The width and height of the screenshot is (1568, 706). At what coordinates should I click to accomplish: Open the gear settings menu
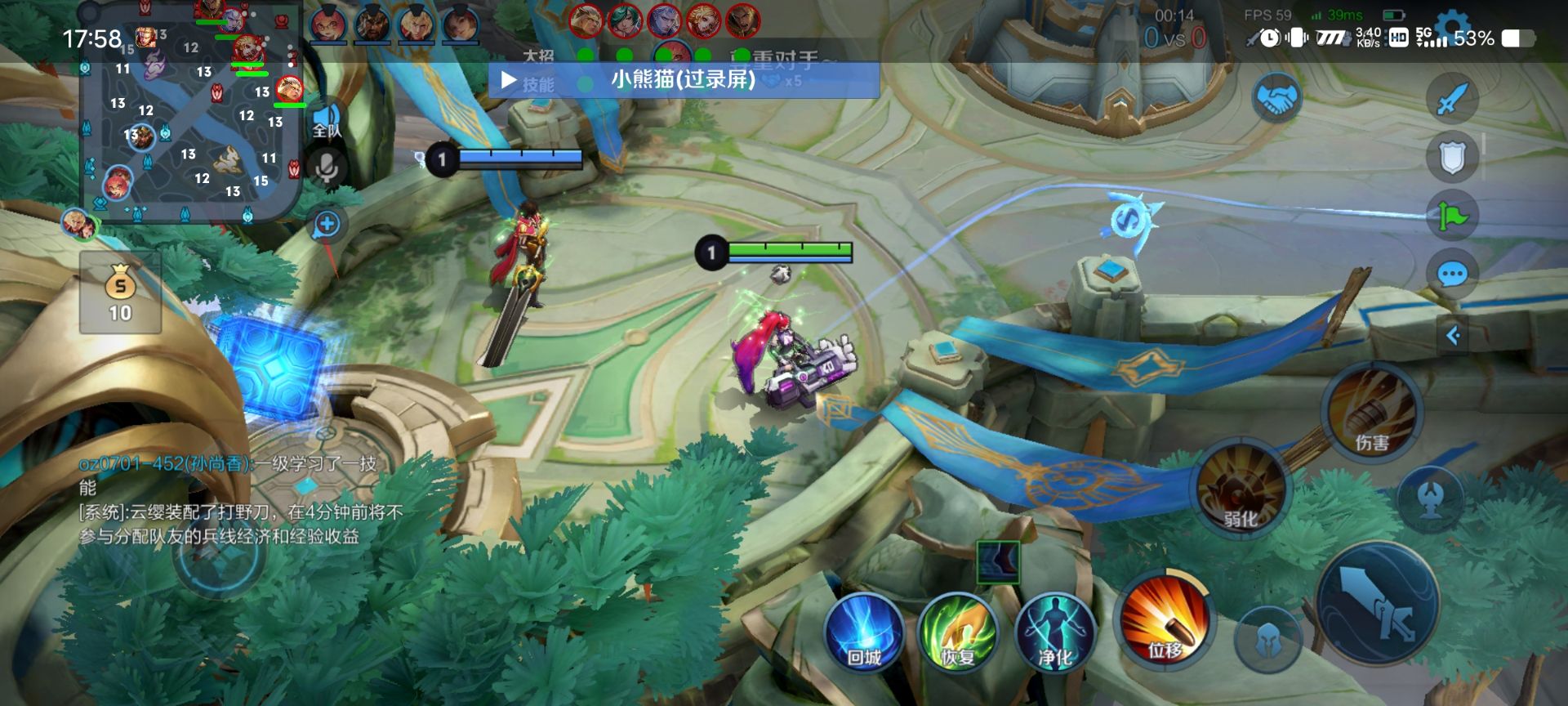1452,25
